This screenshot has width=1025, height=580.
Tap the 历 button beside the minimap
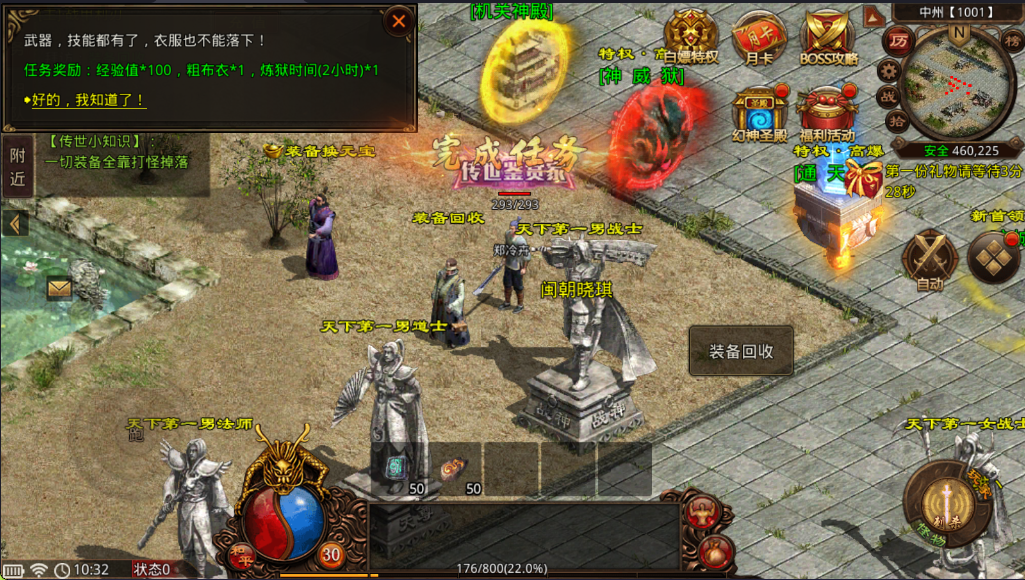point(898,41)
